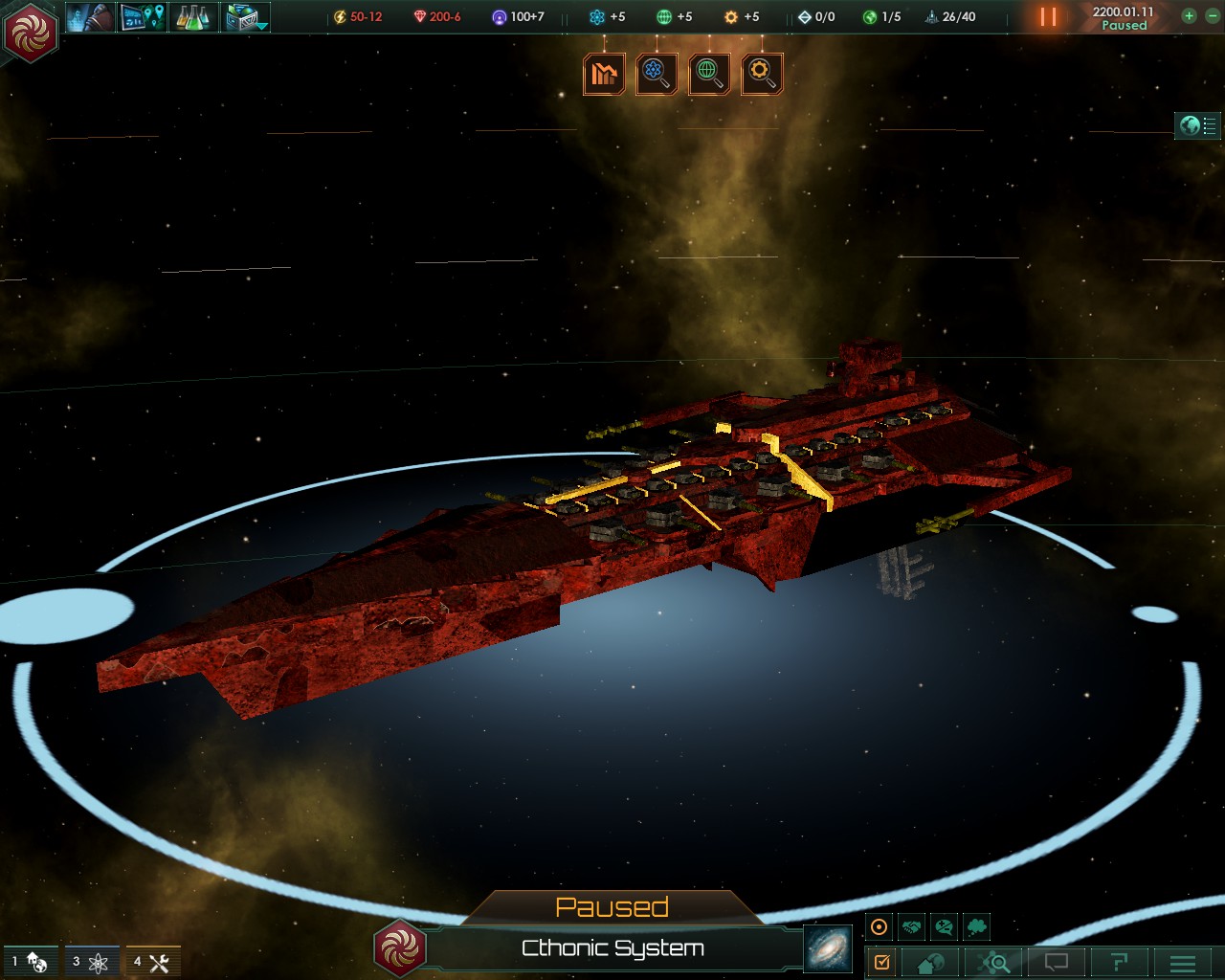
Task: Select the science ships atom entry in outliner
Action: (x=91, y=963)
